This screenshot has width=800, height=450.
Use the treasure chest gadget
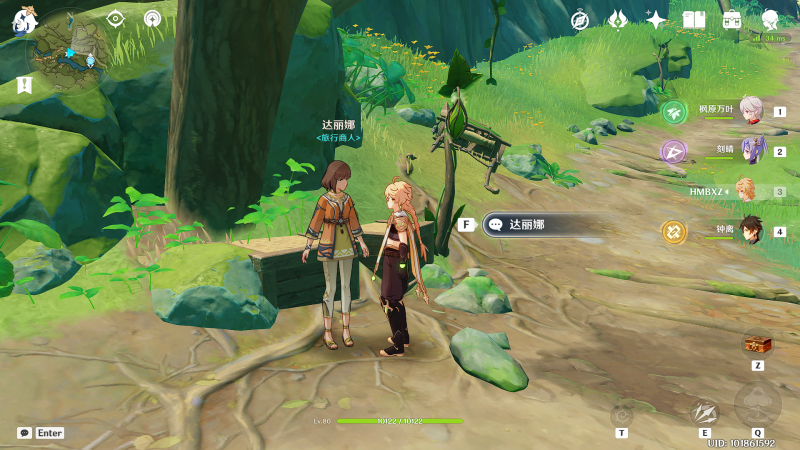(x=757, y=344)
